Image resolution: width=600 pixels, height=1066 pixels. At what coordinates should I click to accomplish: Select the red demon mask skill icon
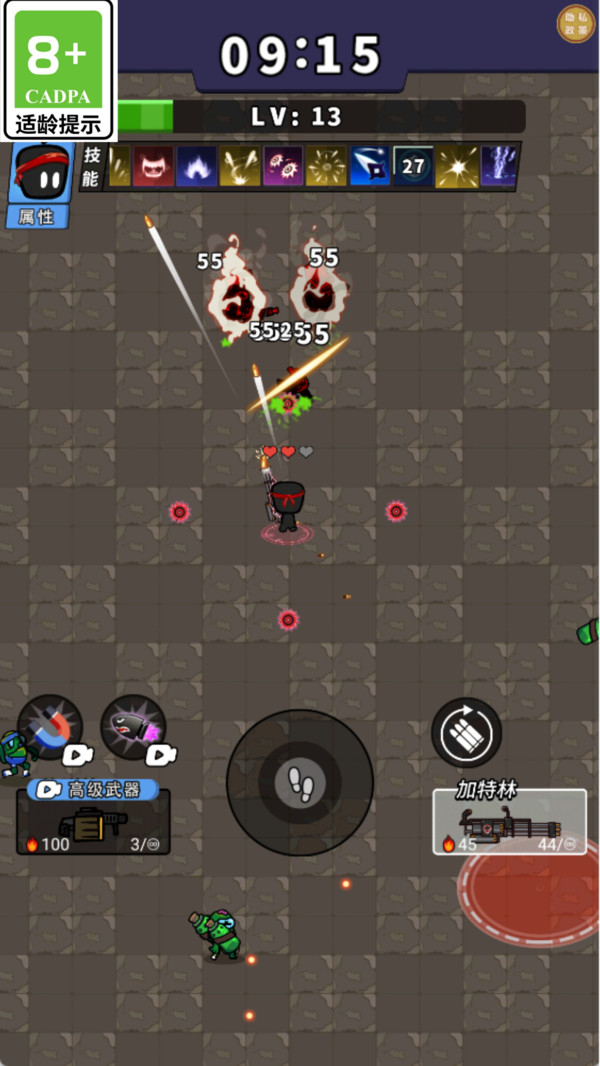153,167
